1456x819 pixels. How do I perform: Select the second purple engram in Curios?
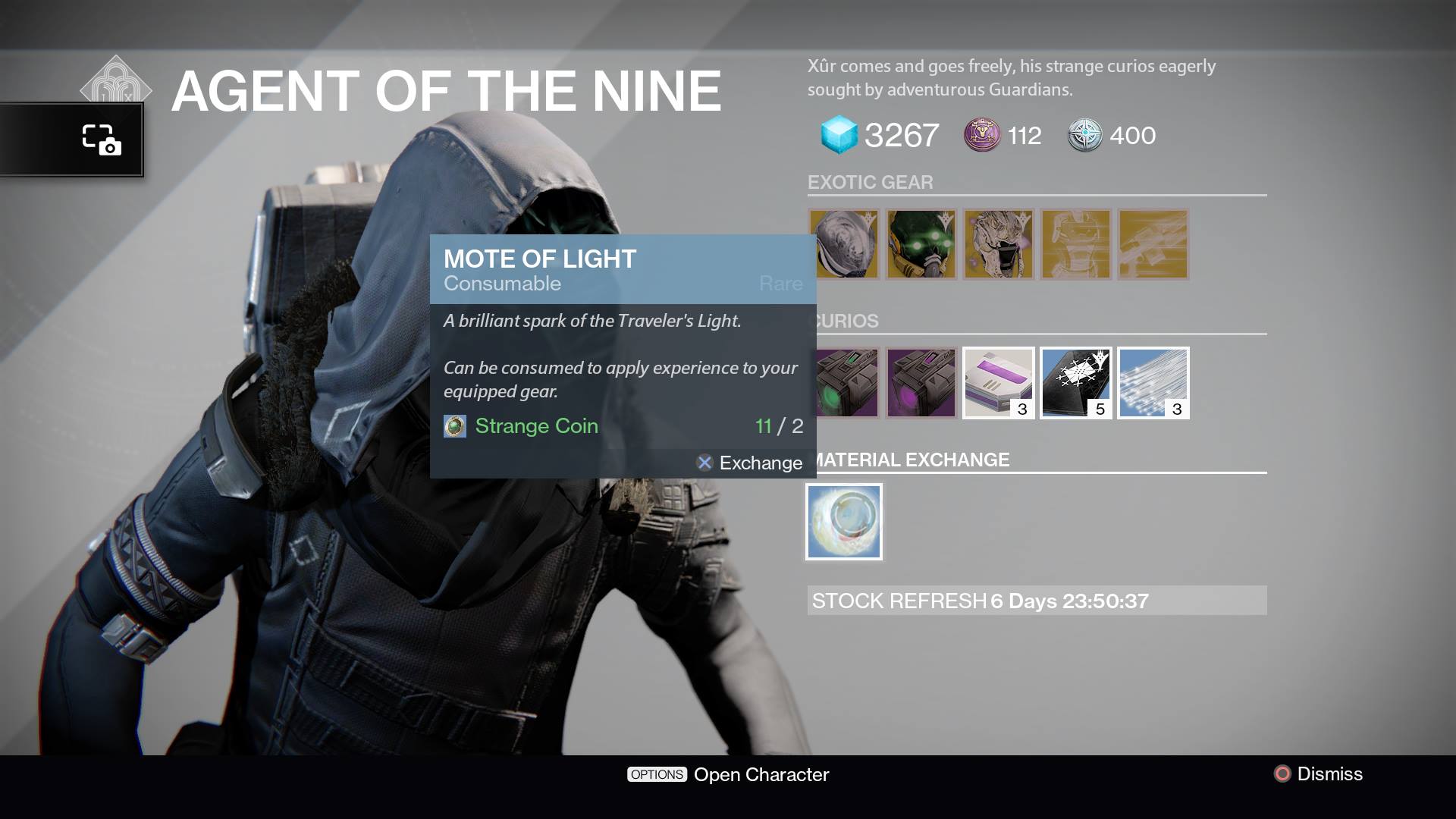tap(921, 383)
